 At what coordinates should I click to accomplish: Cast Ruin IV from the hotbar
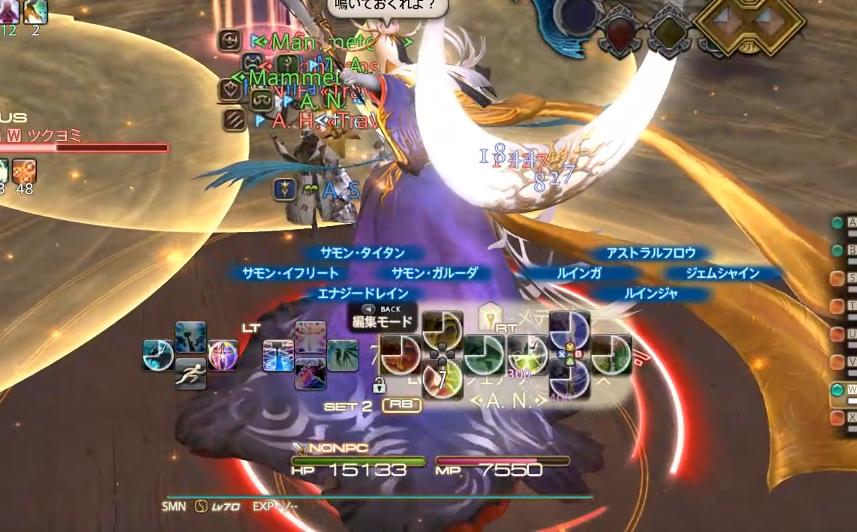(569, 378)
